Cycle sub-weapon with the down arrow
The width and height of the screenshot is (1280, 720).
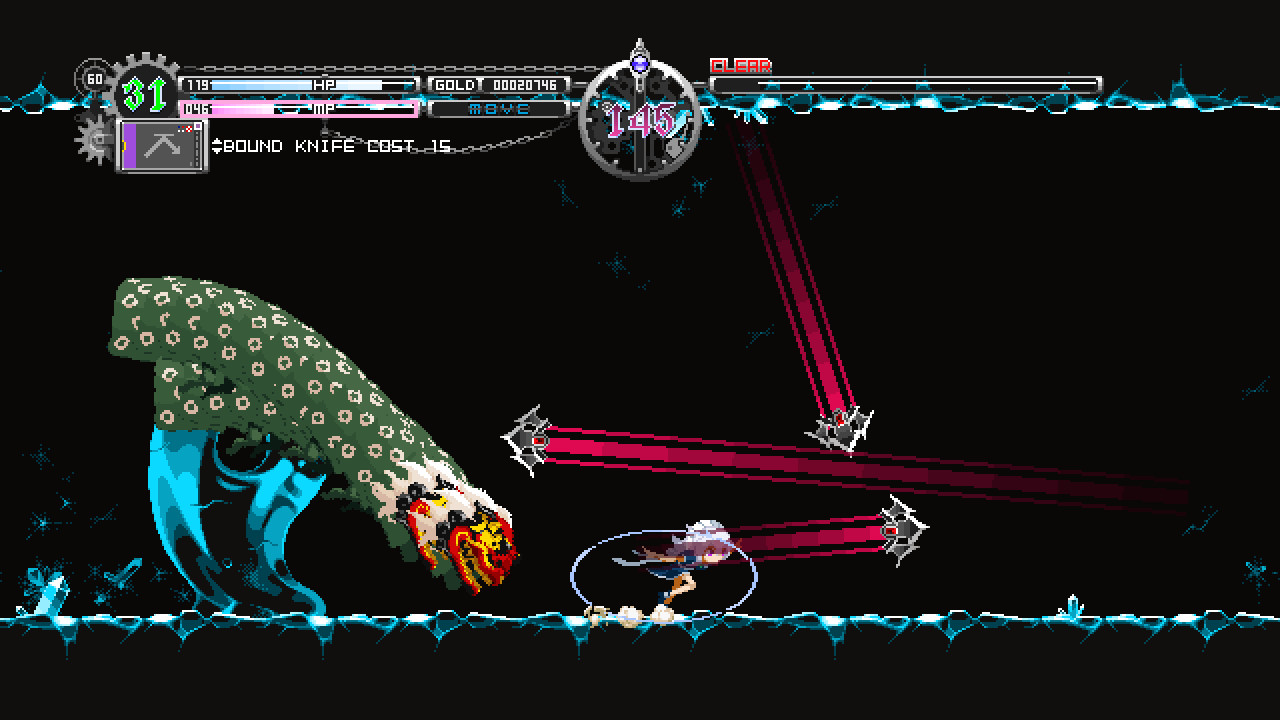[x=217, y=150]
